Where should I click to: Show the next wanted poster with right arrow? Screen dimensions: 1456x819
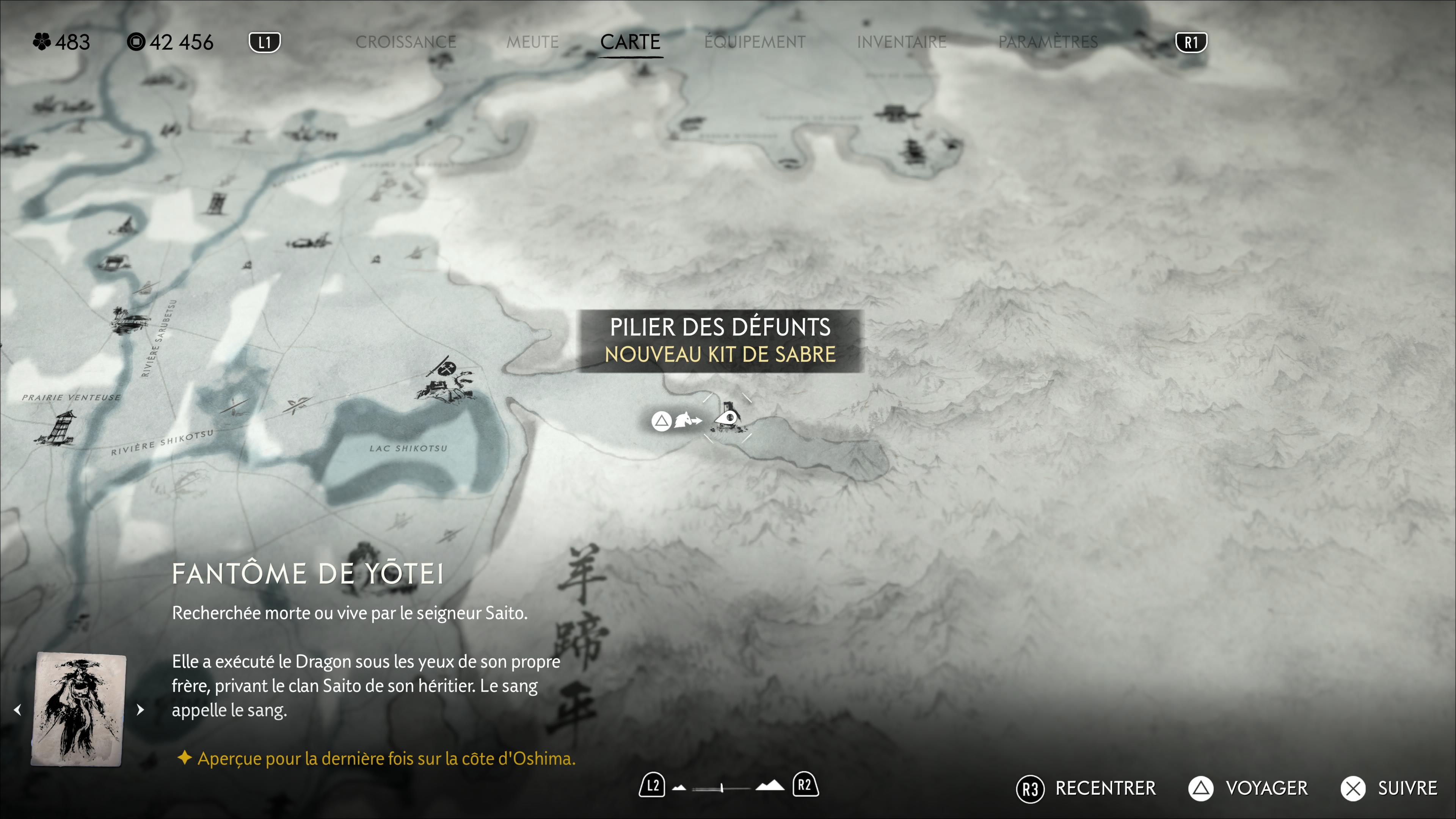pos(141,709)
